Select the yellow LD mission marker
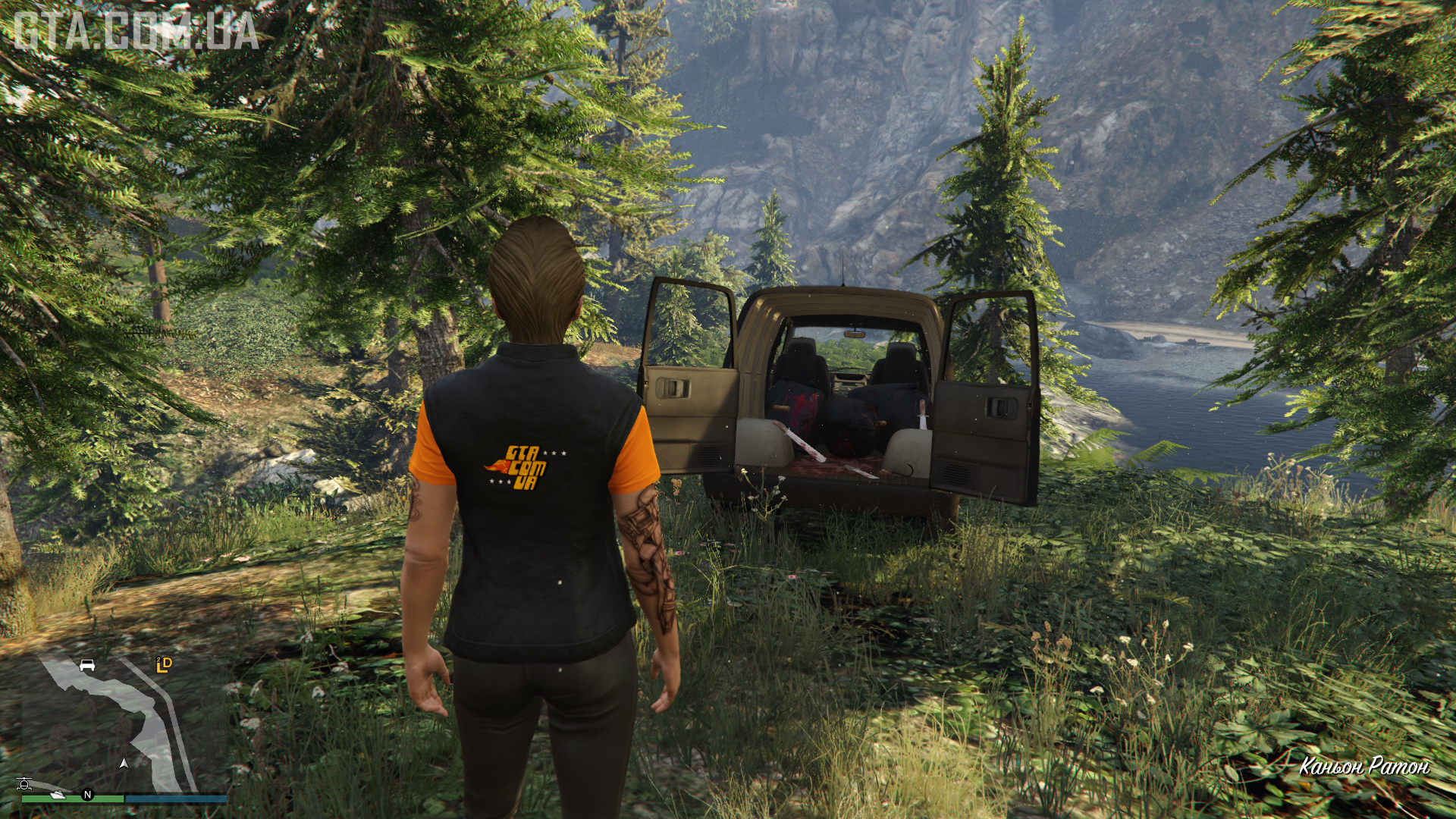 click(x=164, y=665)
